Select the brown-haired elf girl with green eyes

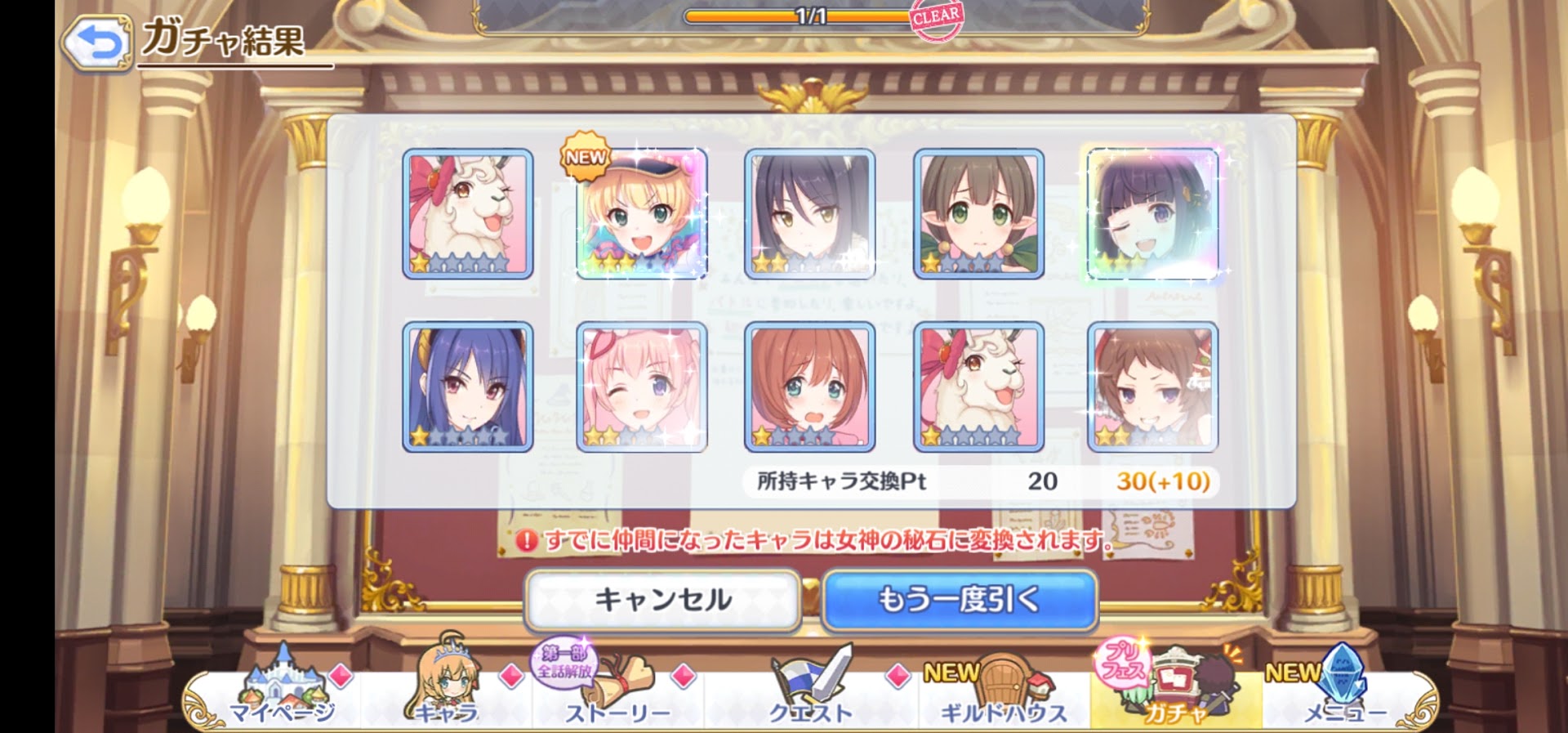pyautogui.click(x=978, y=214)
